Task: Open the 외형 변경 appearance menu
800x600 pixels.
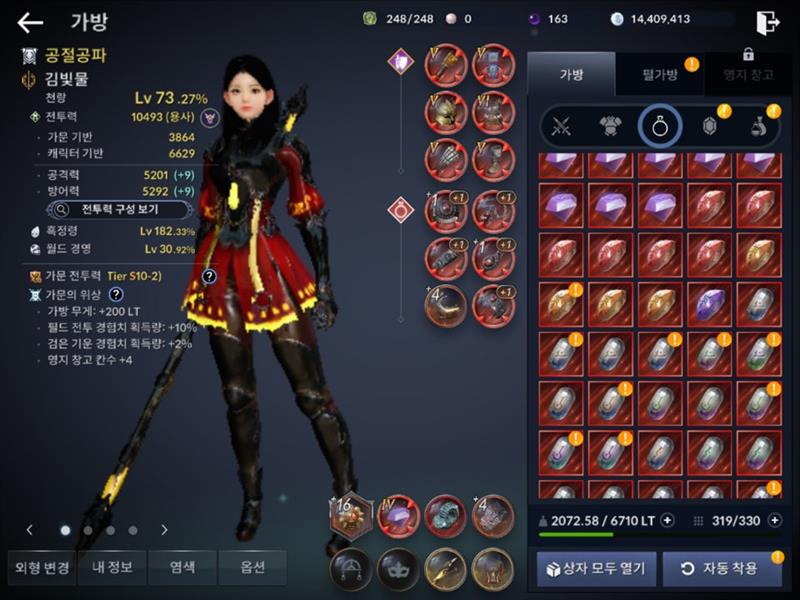Action: coord(42,567)
